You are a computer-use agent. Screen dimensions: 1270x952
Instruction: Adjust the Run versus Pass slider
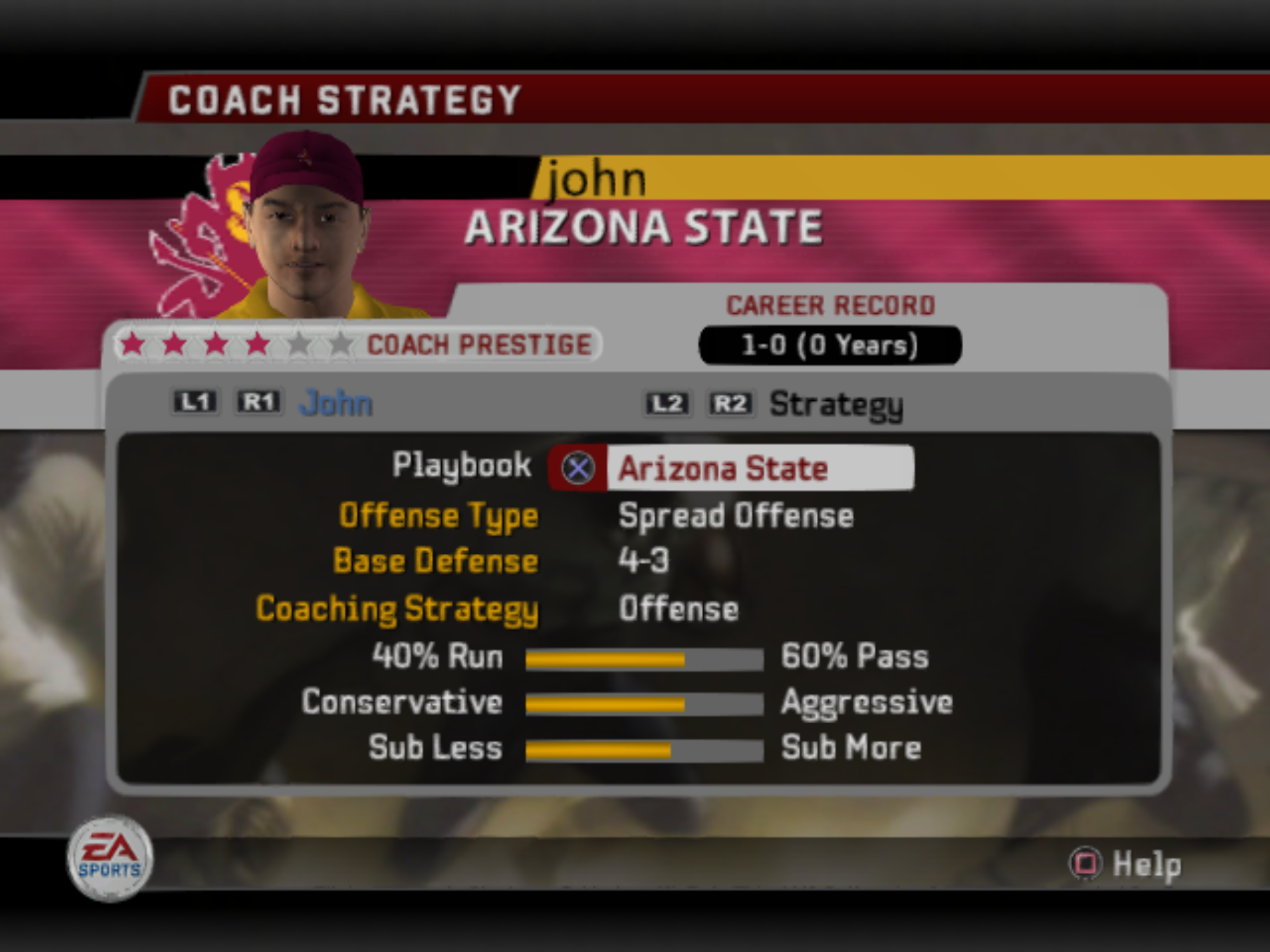(x=645, y=658)
